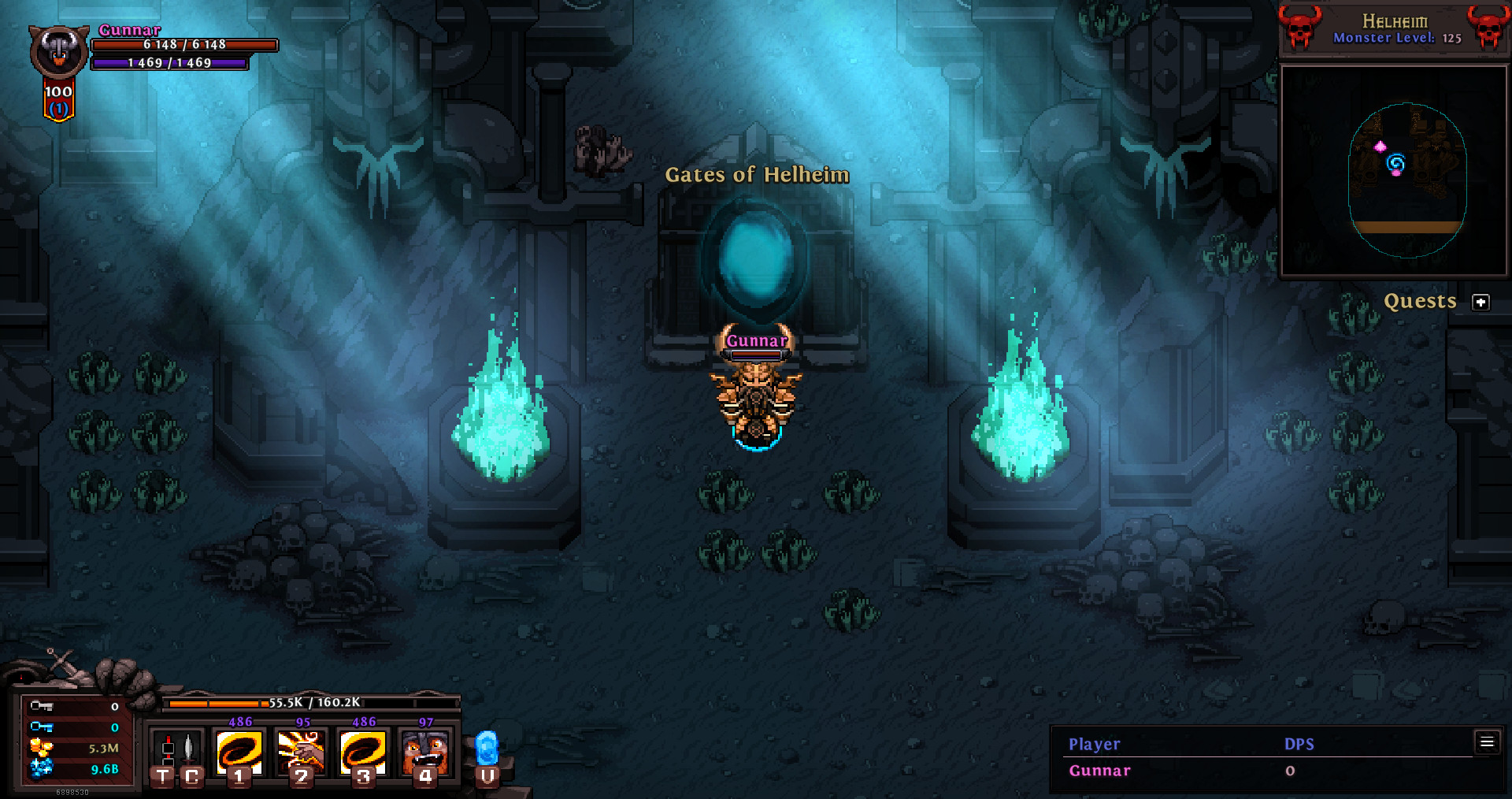Click the Player column header in DPS panel
Viewport: 1512px width, 799px height.
[1094, 744]
